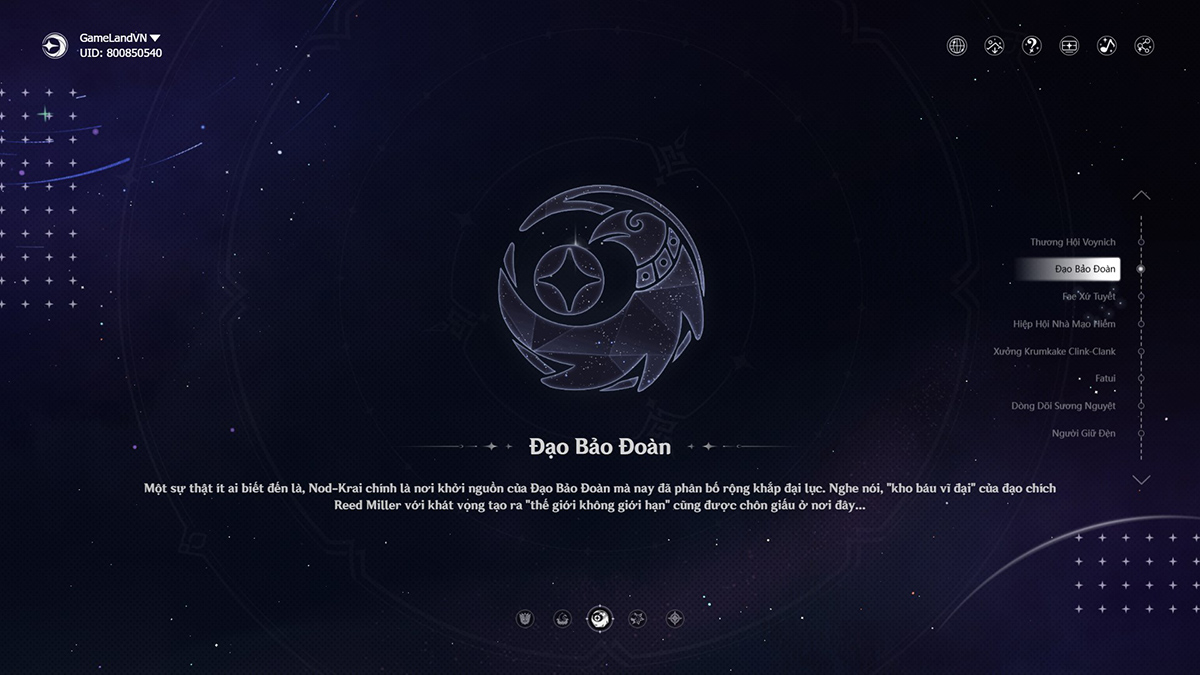Select Dòng Dõi Sương Nguyệt
Screen dimensions: 1200x675
coord(1063,406)
